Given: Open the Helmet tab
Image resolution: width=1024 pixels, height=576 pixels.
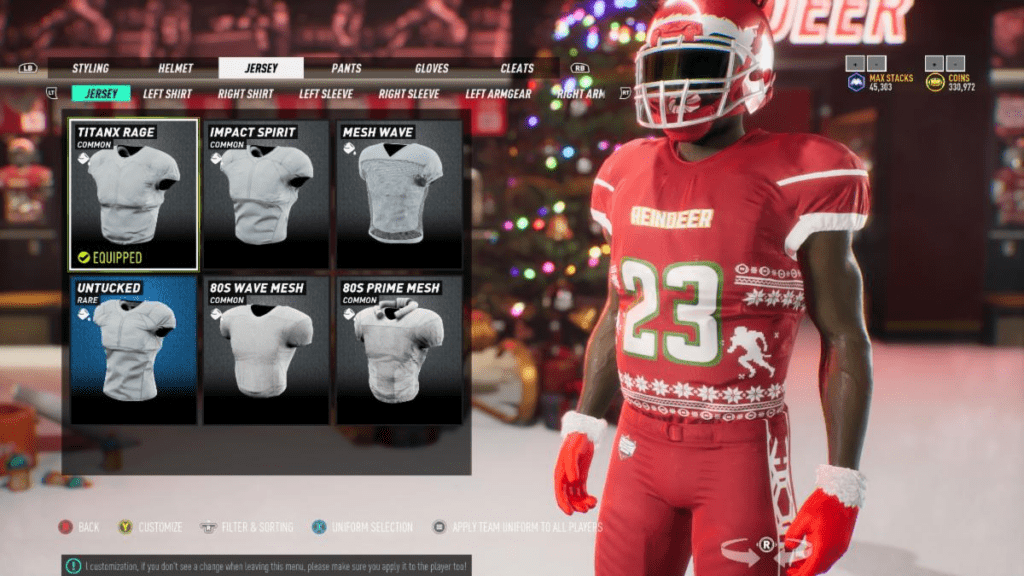Looking at the screenshot, I should (176, 69).
